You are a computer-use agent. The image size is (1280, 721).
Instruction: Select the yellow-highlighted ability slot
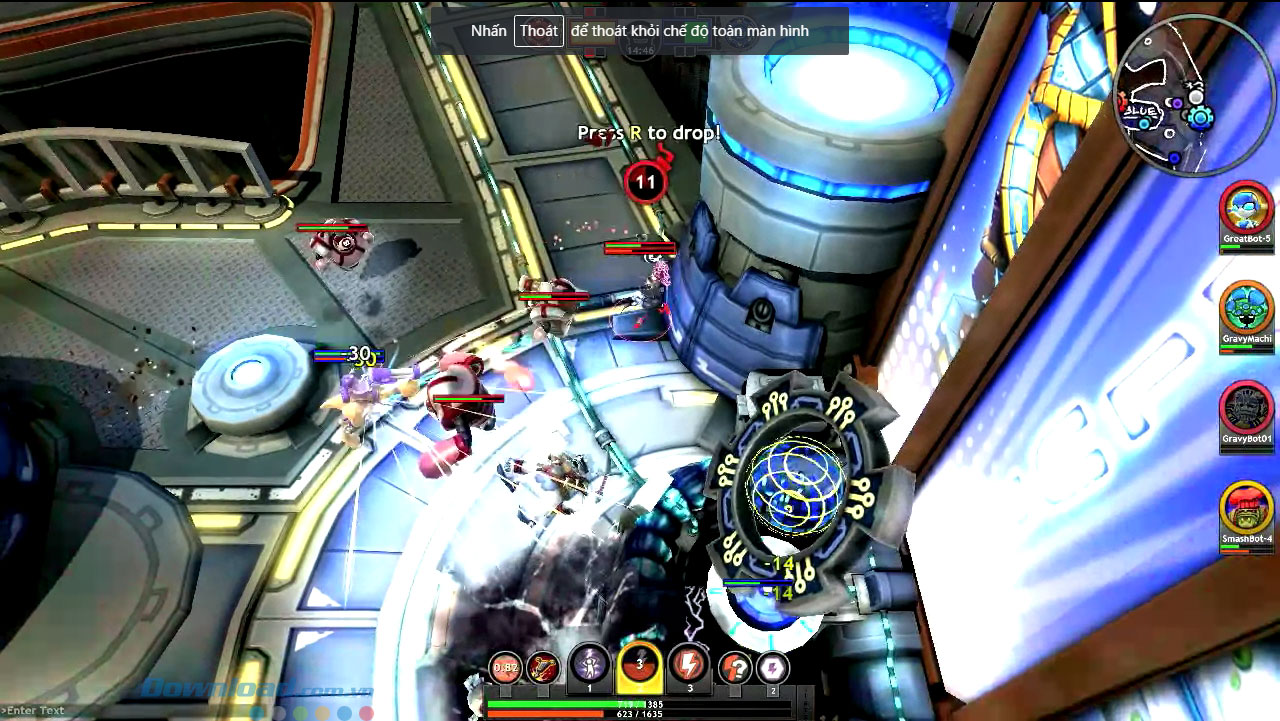639,666
